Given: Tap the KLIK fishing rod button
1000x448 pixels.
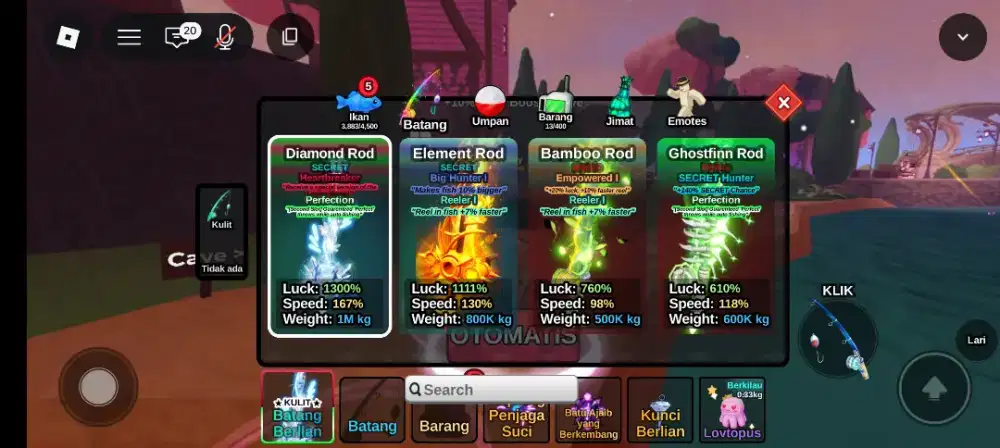Looking at the screenshot, I should coord(838,337).
